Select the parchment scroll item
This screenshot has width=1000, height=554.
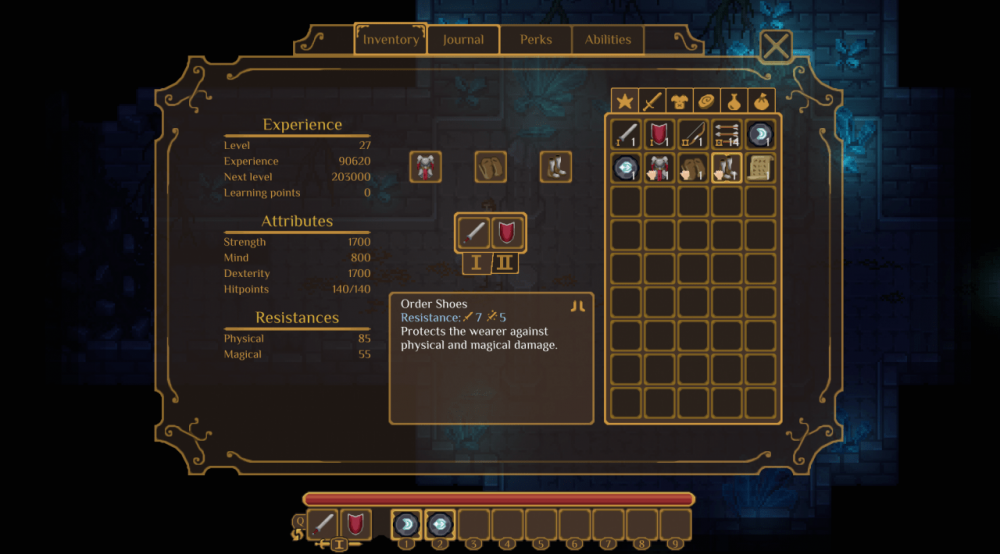[761, 167]
